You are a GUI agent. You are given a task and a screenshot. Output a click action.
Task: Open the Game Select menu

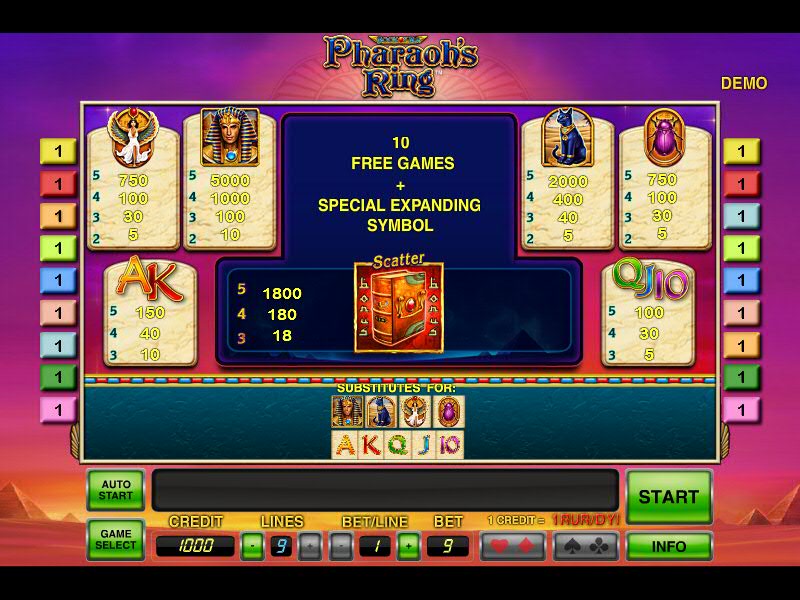[115, 540]
